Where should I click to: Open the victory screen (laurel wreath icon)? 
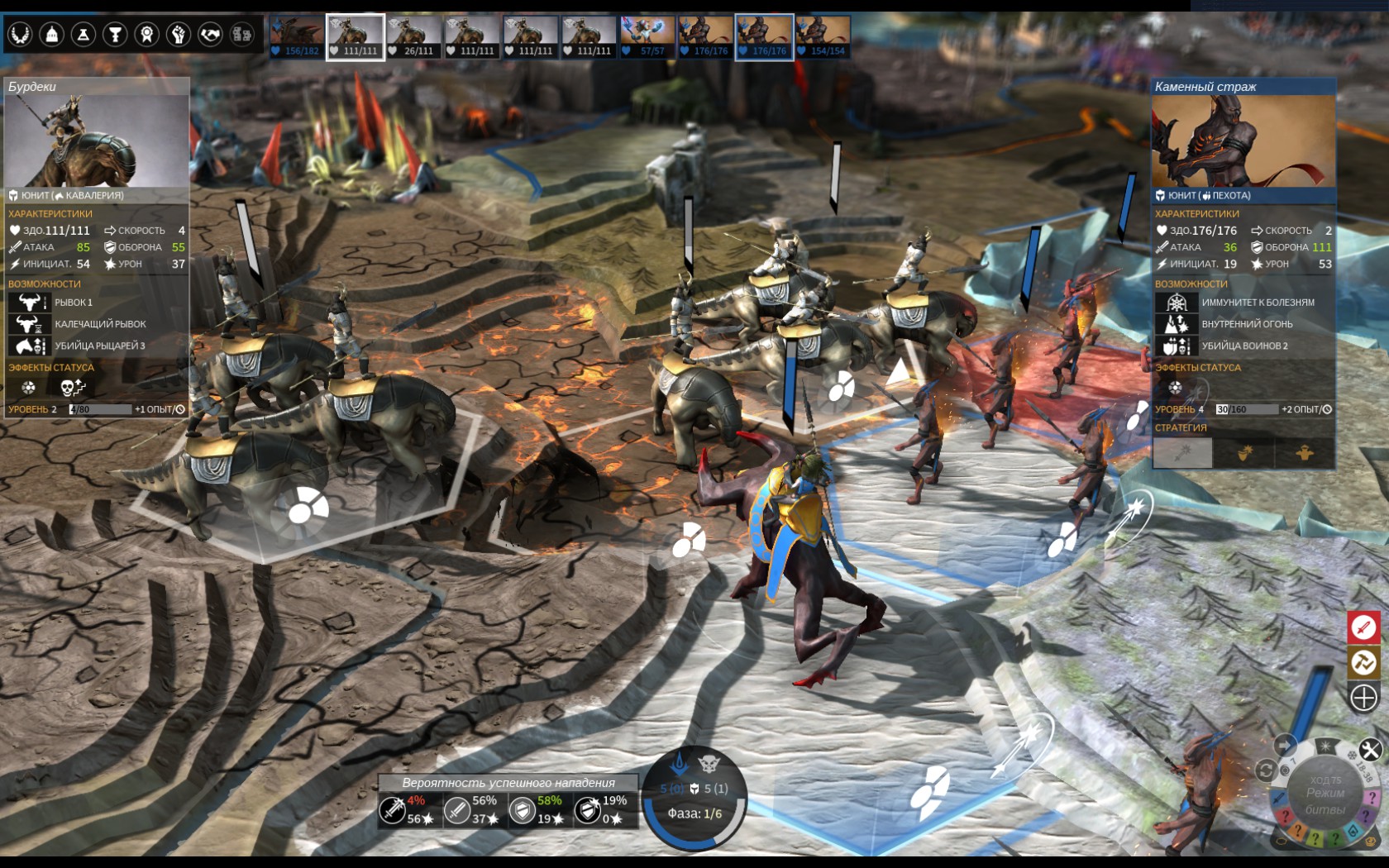21,35
